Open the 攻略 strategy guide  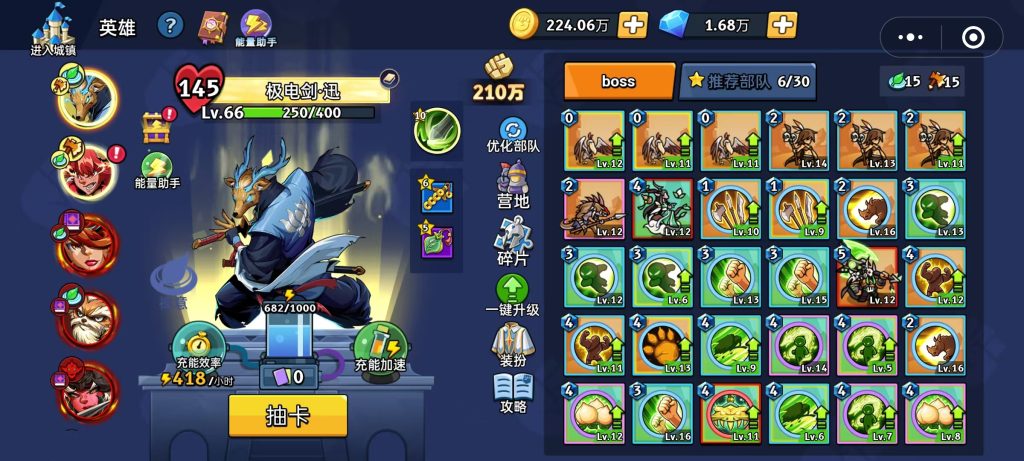tap(513, 394)
